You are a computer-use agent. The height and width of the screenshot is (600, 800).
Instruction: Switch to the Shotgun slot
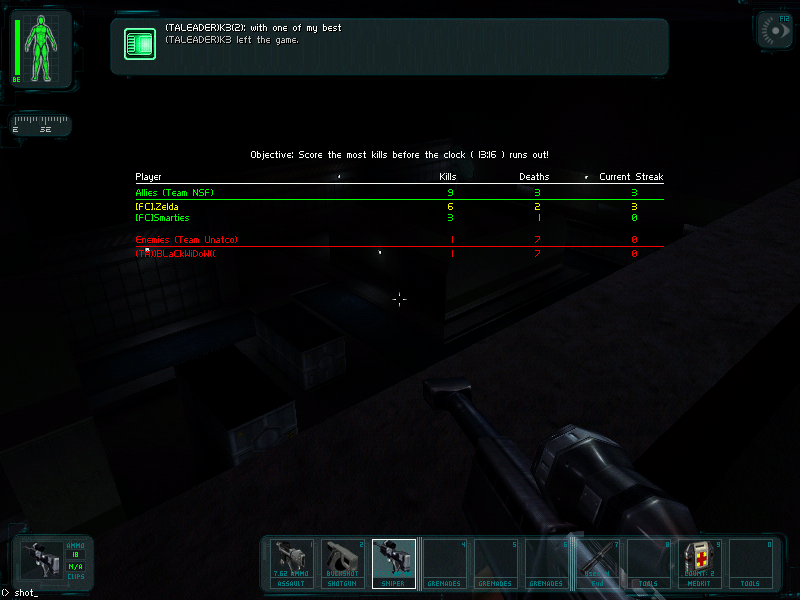345,563
